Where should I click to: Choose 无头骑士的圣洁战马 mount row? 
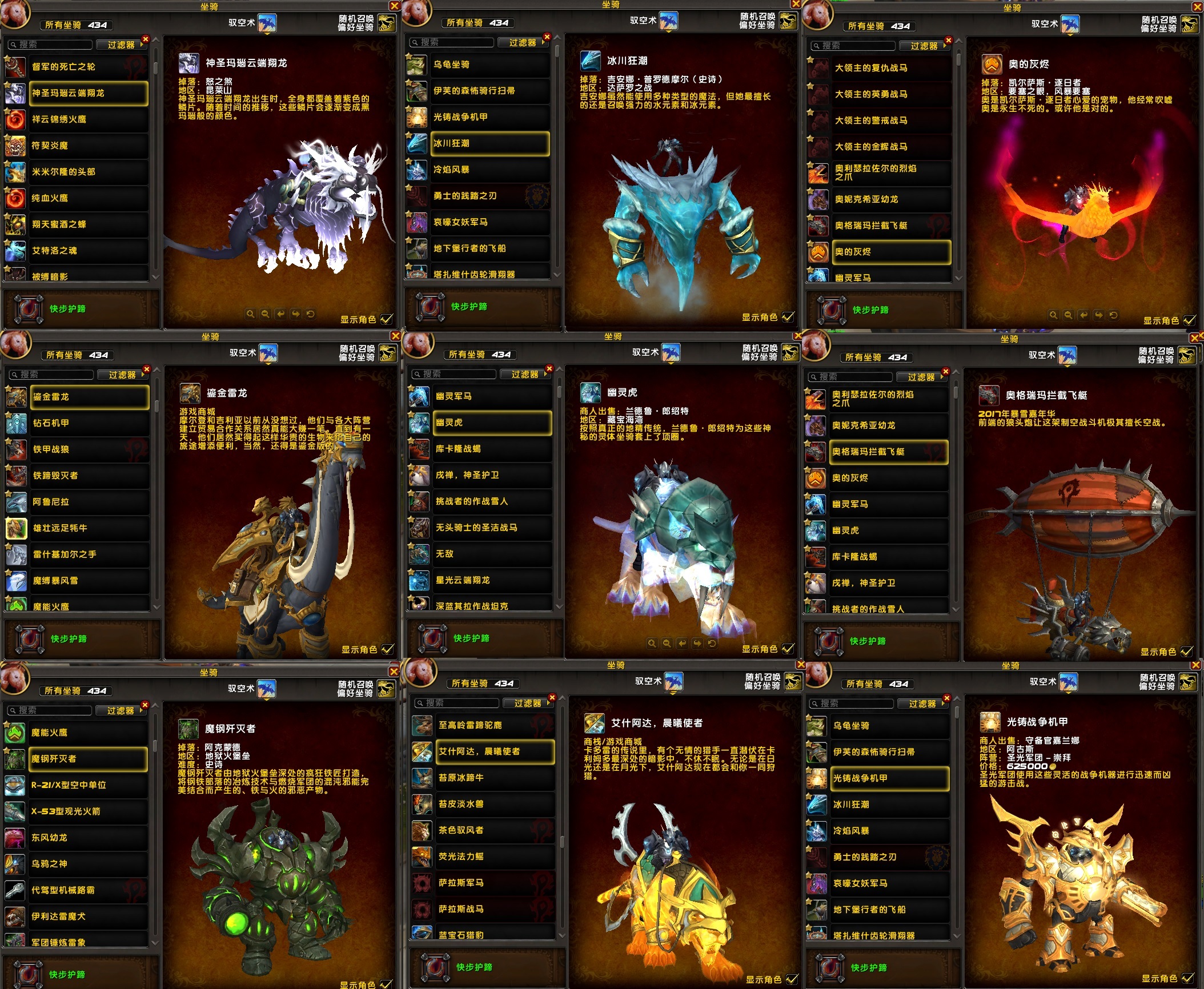click(492, 528)
